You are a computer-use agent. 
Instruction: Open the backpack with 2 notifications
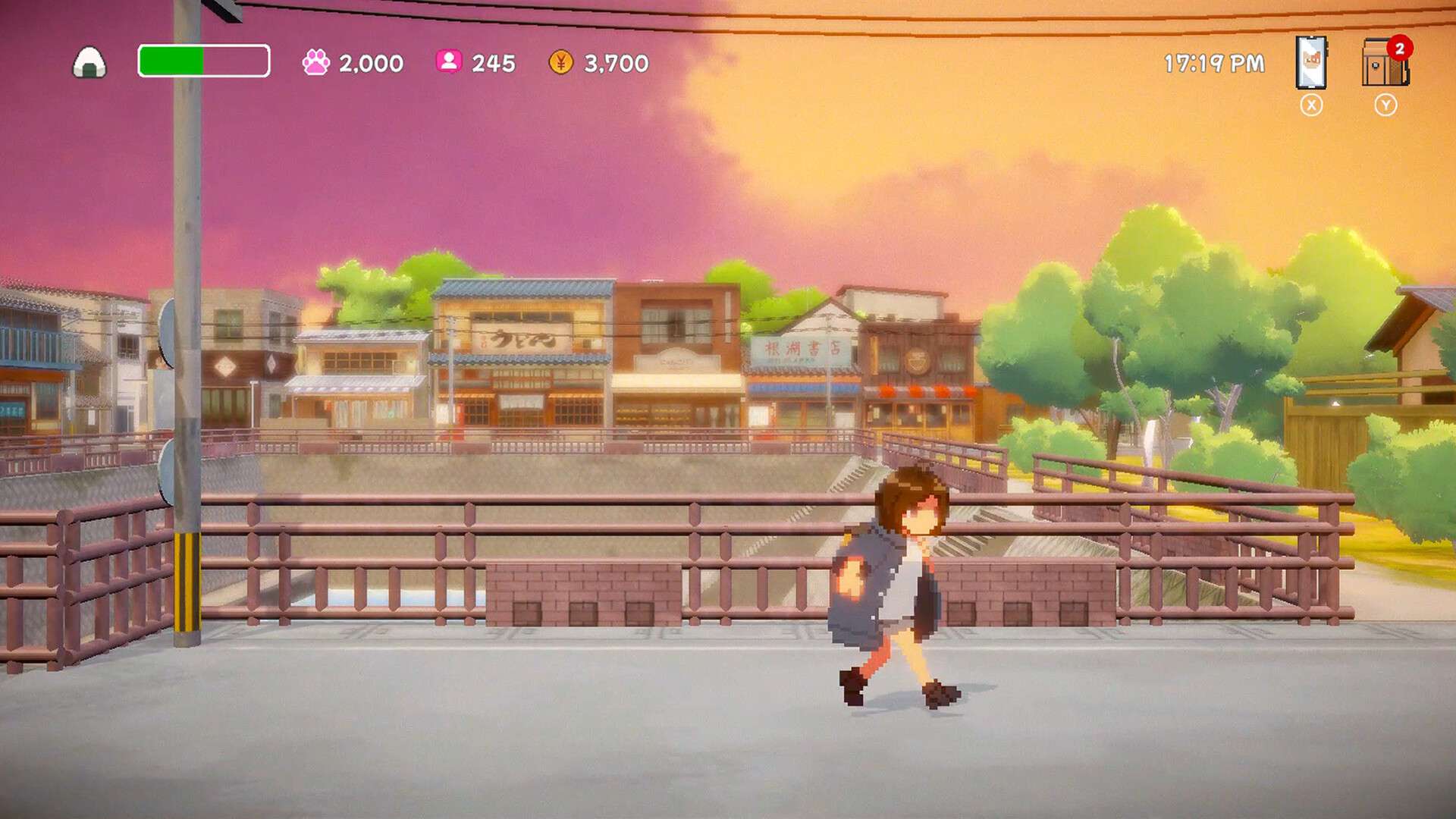[1384, 64]
